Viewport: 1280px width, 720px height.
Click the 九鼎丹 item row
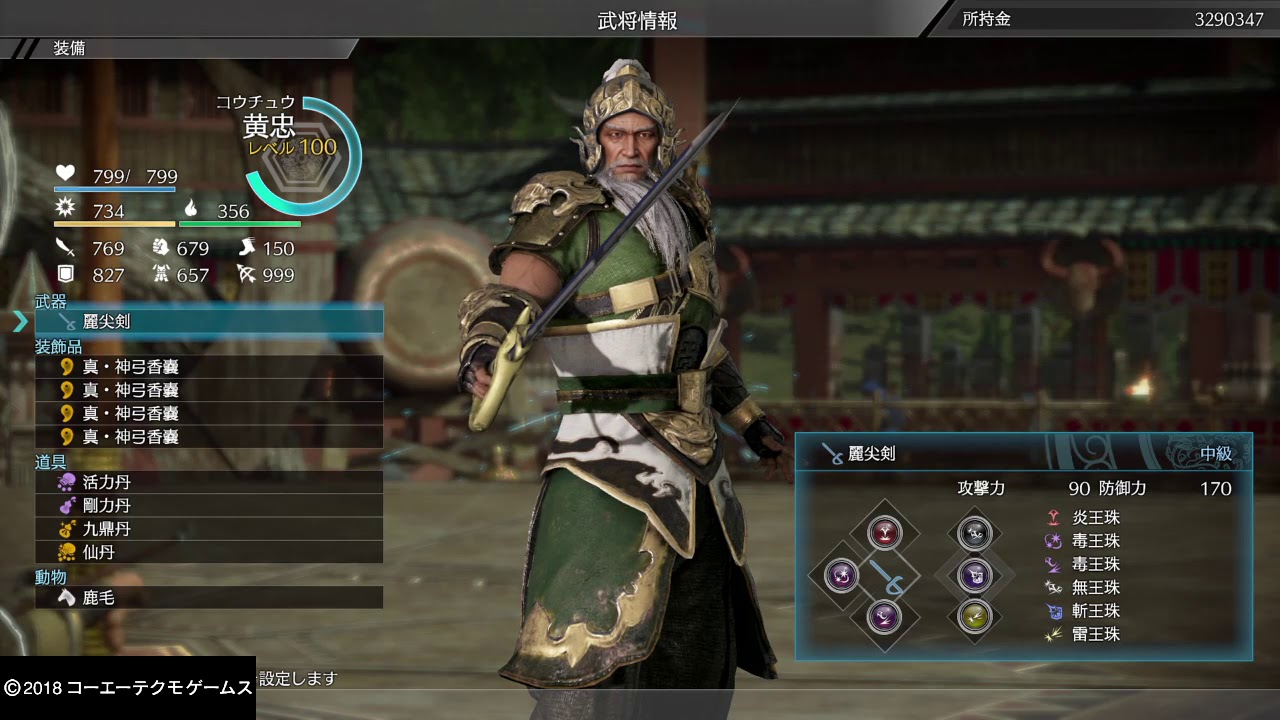[208, 528]
